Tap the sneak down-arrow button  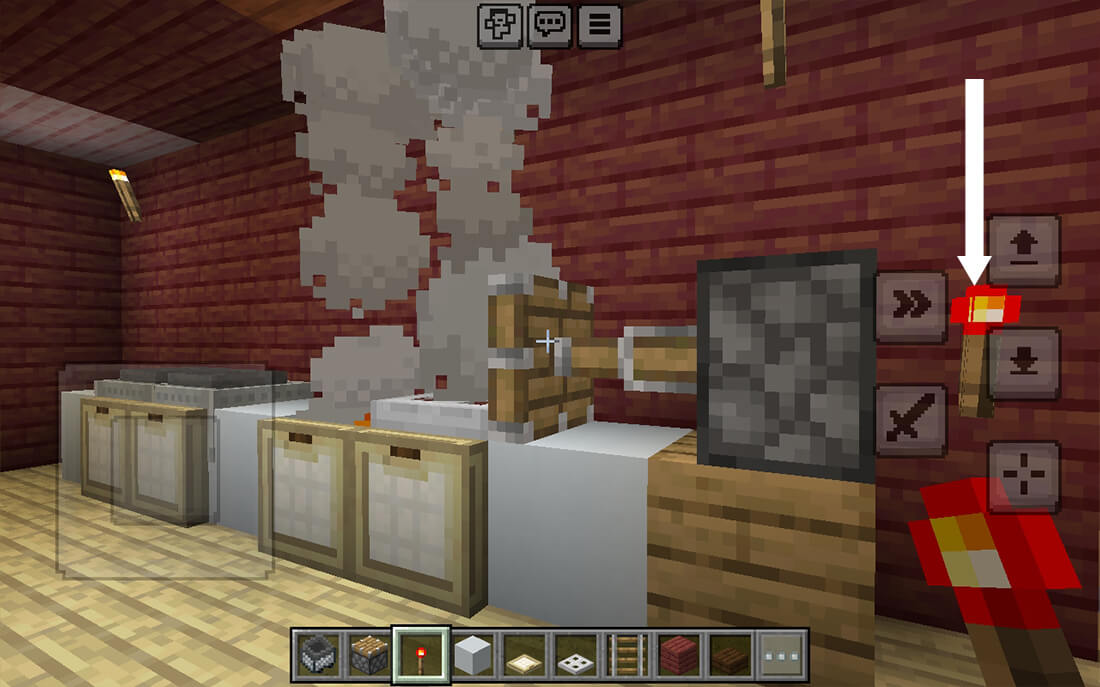click(1023, 364)
